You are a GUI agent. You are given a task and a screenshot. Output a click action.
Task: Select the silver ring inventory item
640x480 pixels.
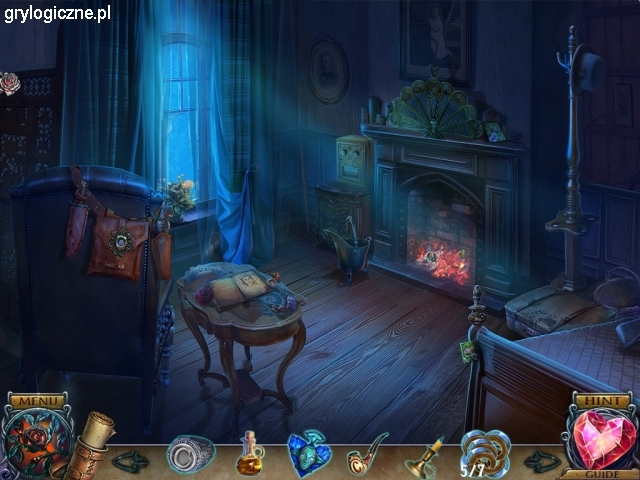191,455
